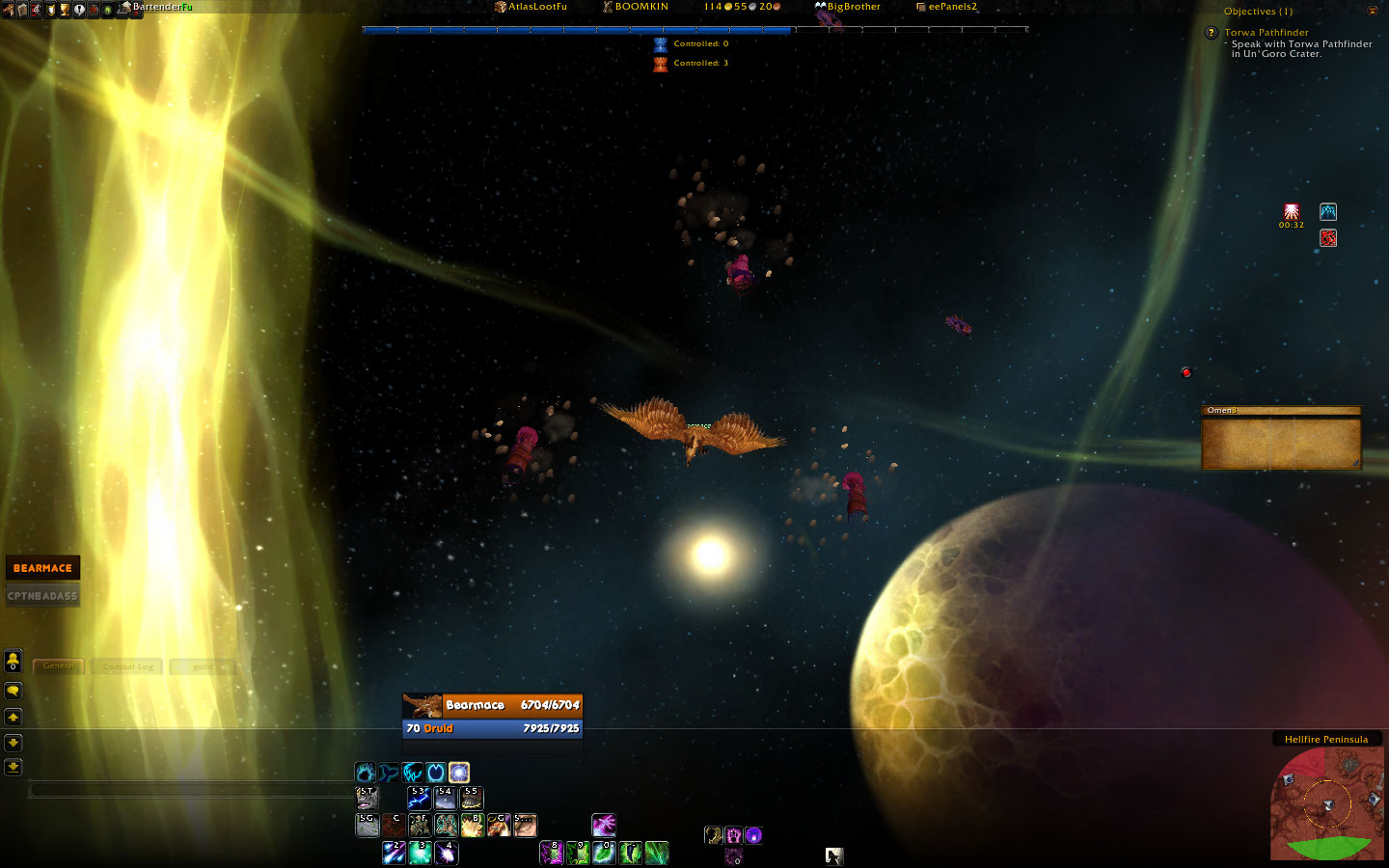Switch to the Combat Log chat tab
The width and height of the screenshot is (1389, 868).
pyautogui.click(x=128, y=666)
